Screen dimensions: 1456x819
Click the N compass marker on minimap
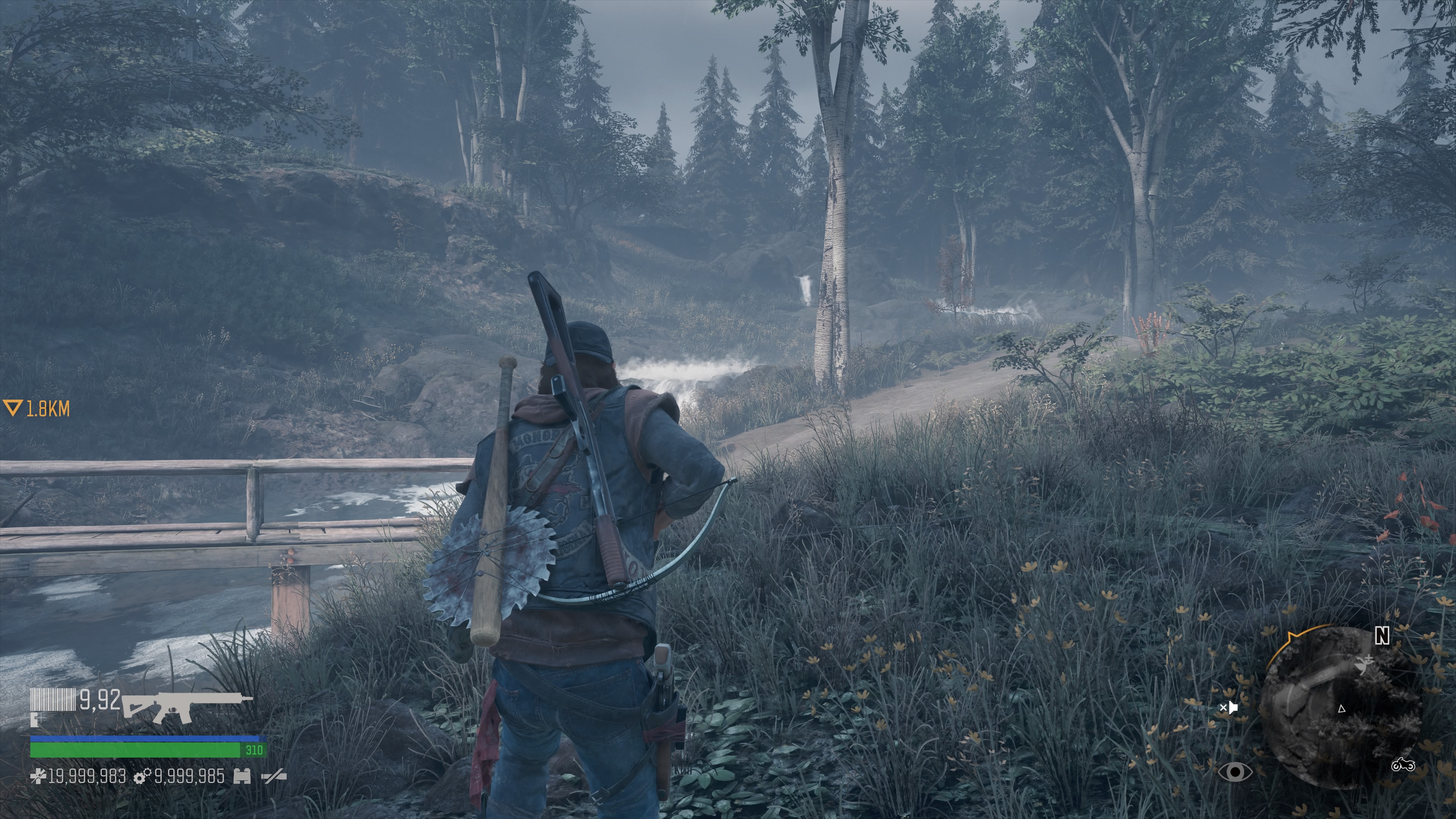coord(1381,636)
